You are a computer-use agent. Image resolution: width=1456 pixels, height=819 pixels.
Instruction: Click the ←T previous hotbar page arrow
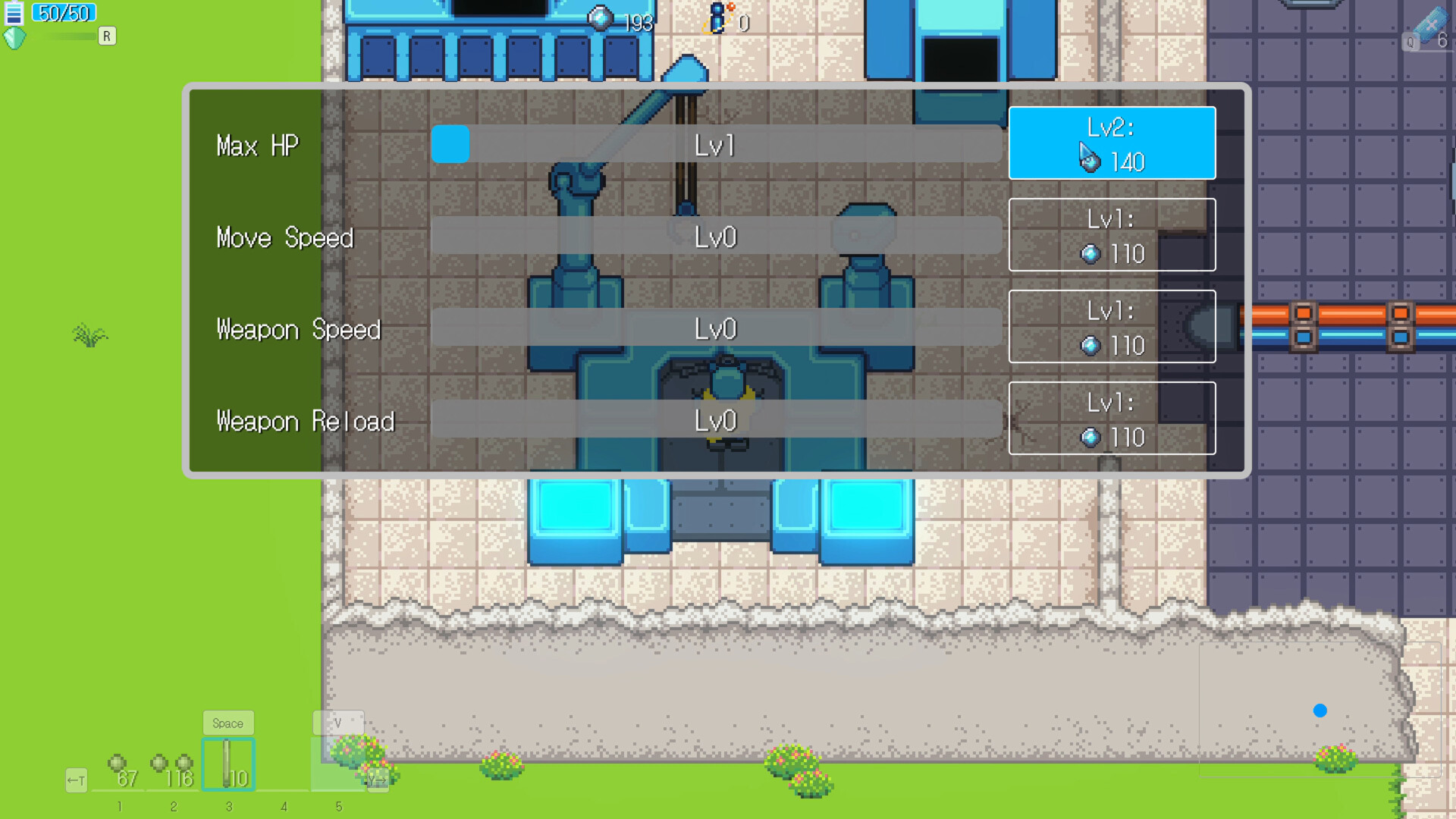point(76,780)
